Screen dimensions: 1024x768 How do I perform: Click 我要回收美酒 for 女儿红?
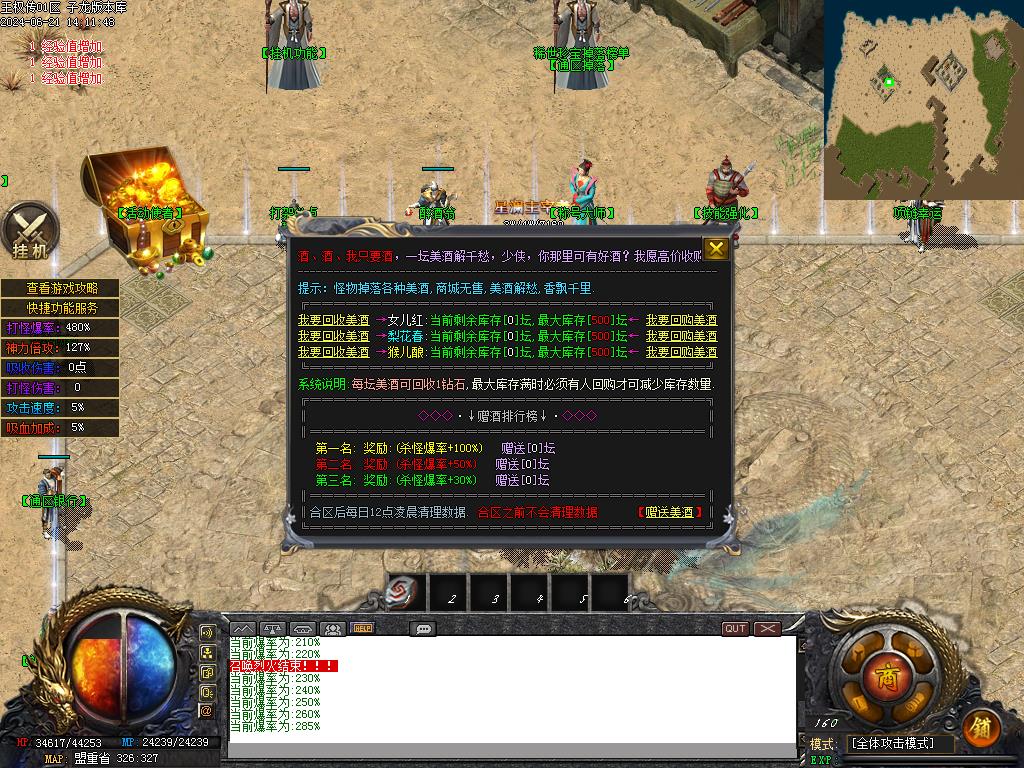[x=333, y=321]
